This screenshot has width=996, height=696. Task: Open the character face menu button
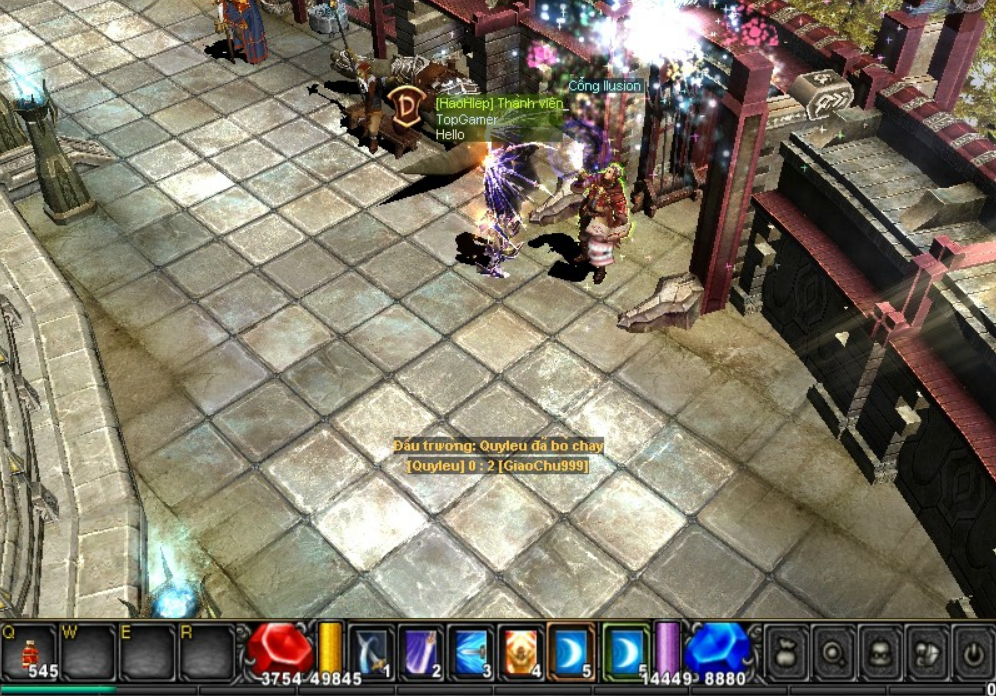tap(881, 652)
